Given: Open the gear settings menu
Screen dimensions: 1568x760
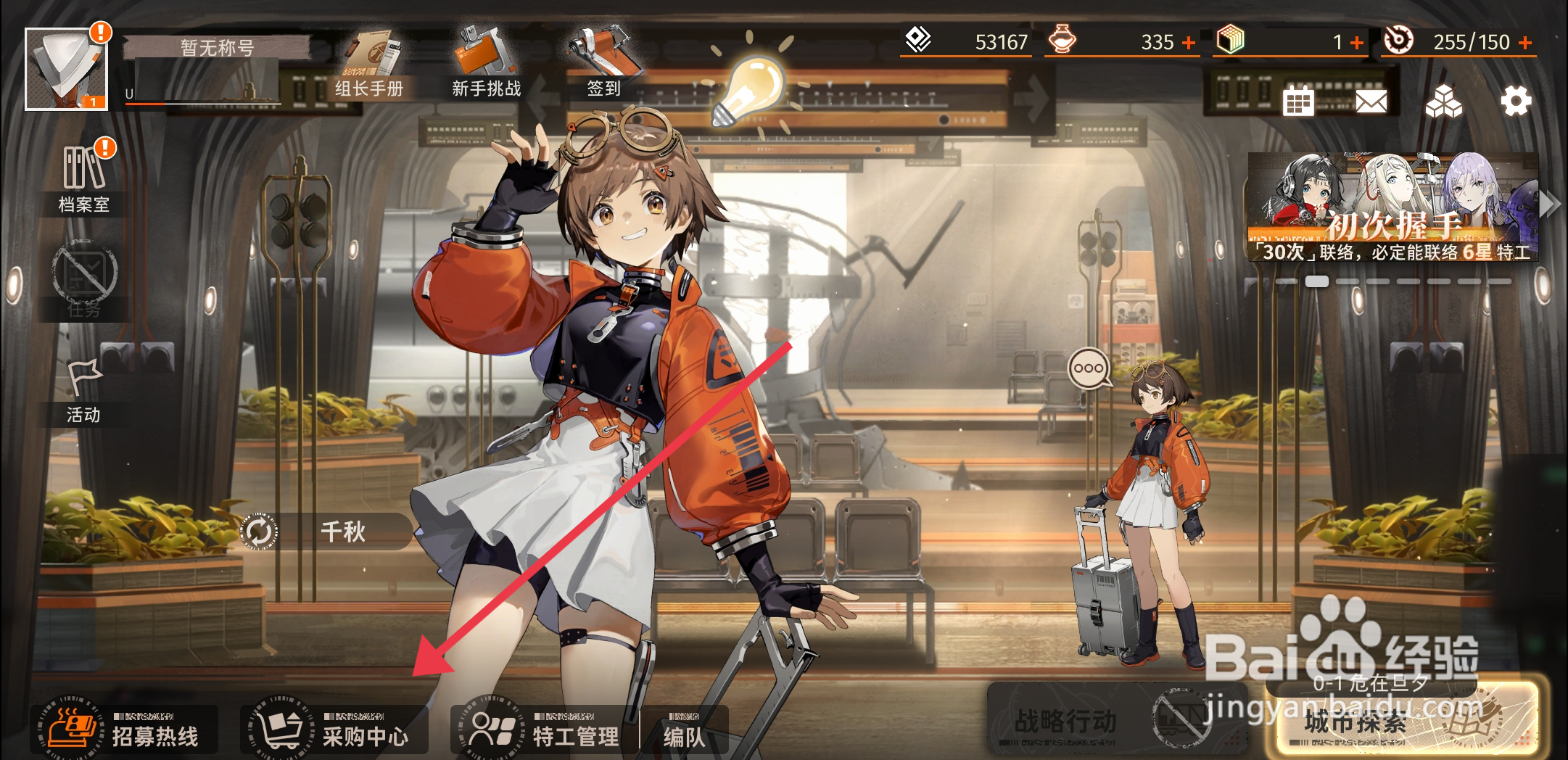Looking at the screenshot, I should click(1516, 101).
